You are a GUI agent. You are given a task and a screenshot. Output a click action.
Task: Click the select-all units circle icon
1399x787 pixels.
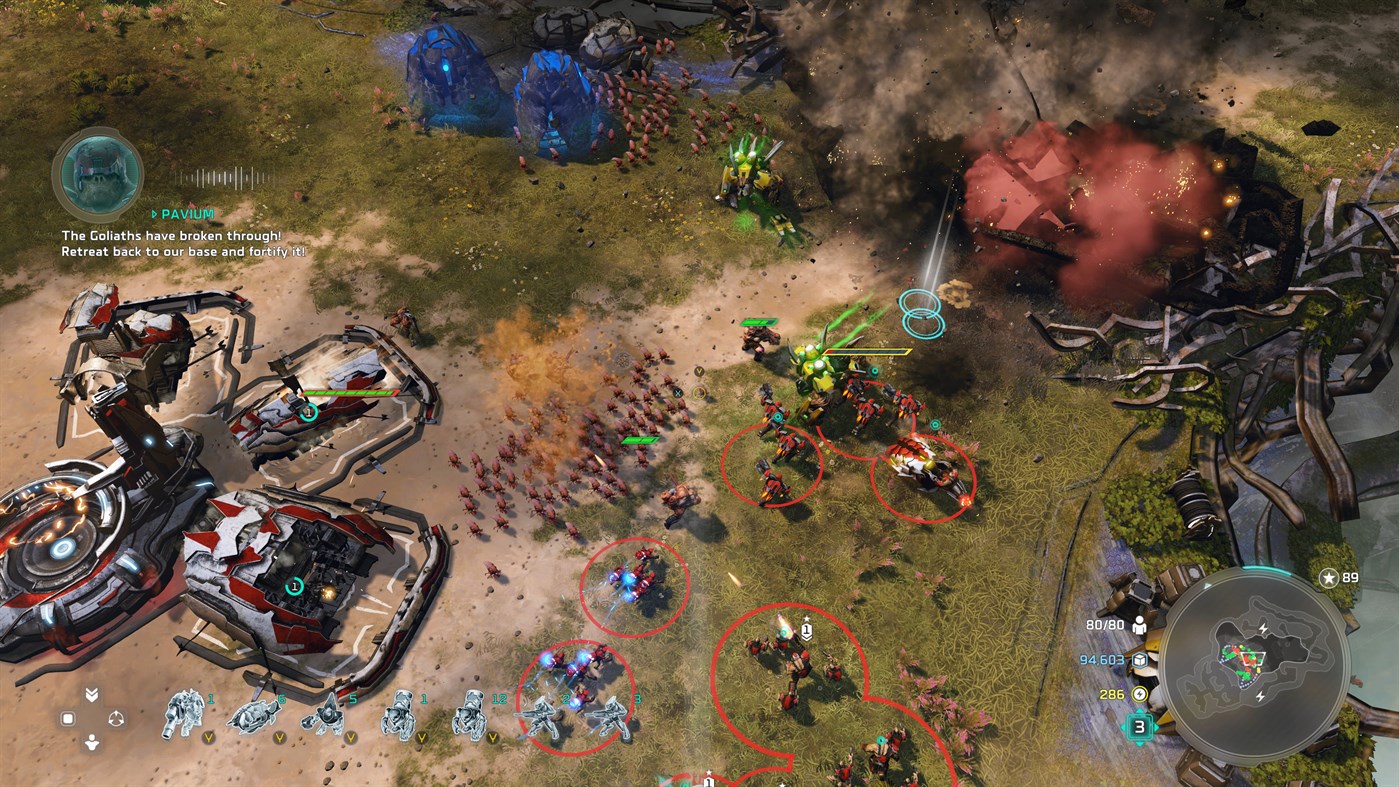pos(117,717)
